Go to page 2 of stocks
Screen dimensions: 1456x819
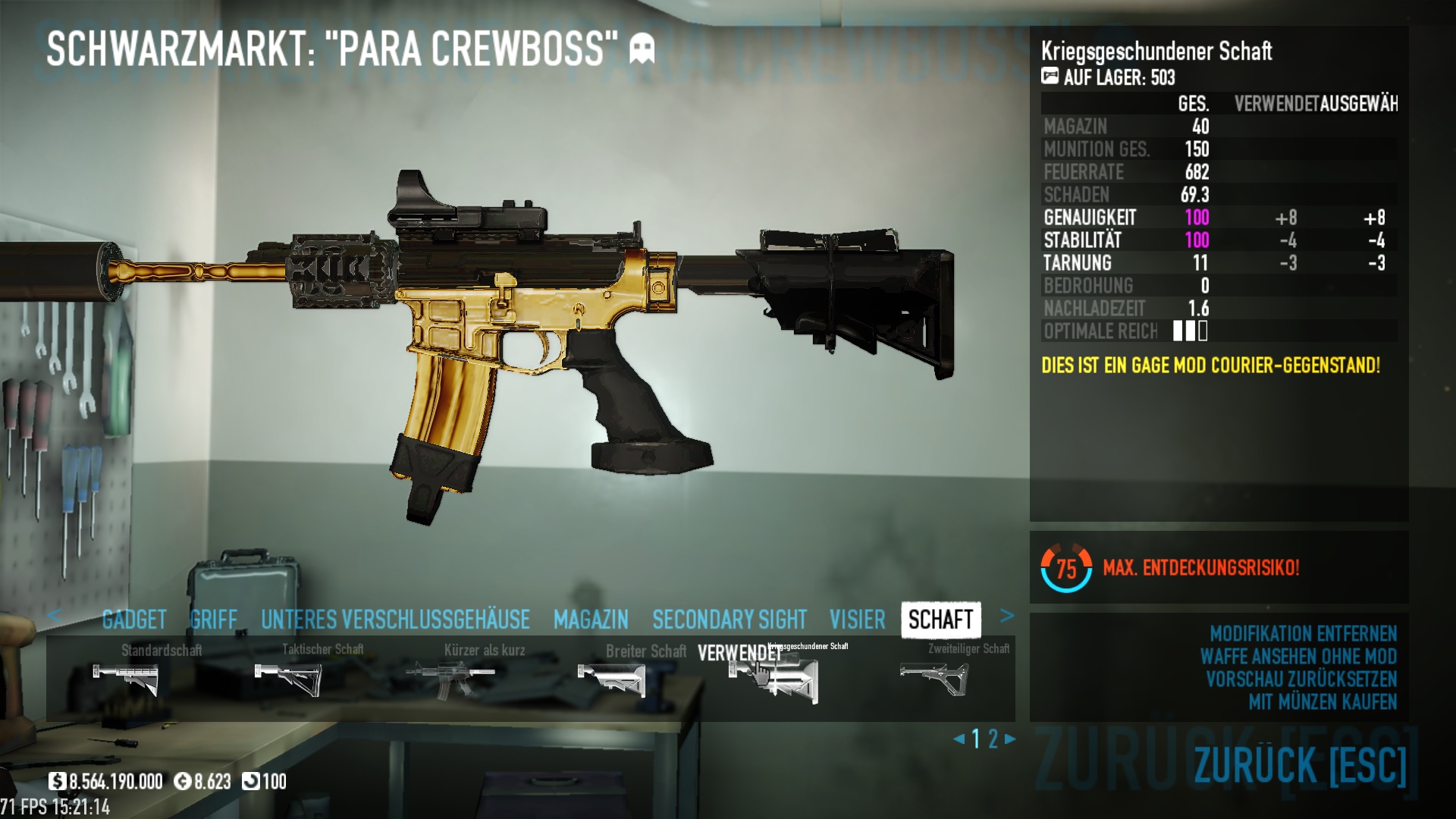point(993,739)
